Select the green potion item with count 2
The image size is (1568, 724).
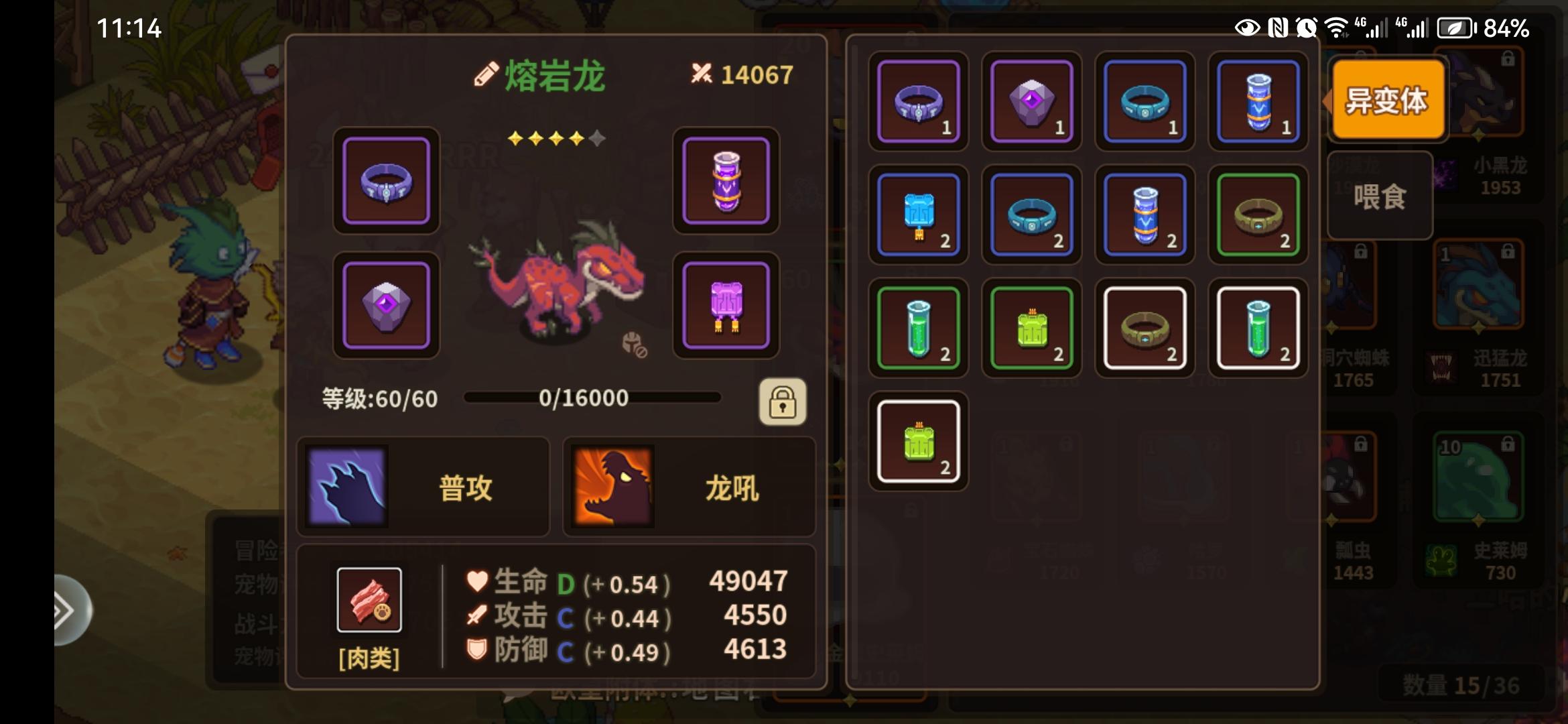[x=919, y=327]
